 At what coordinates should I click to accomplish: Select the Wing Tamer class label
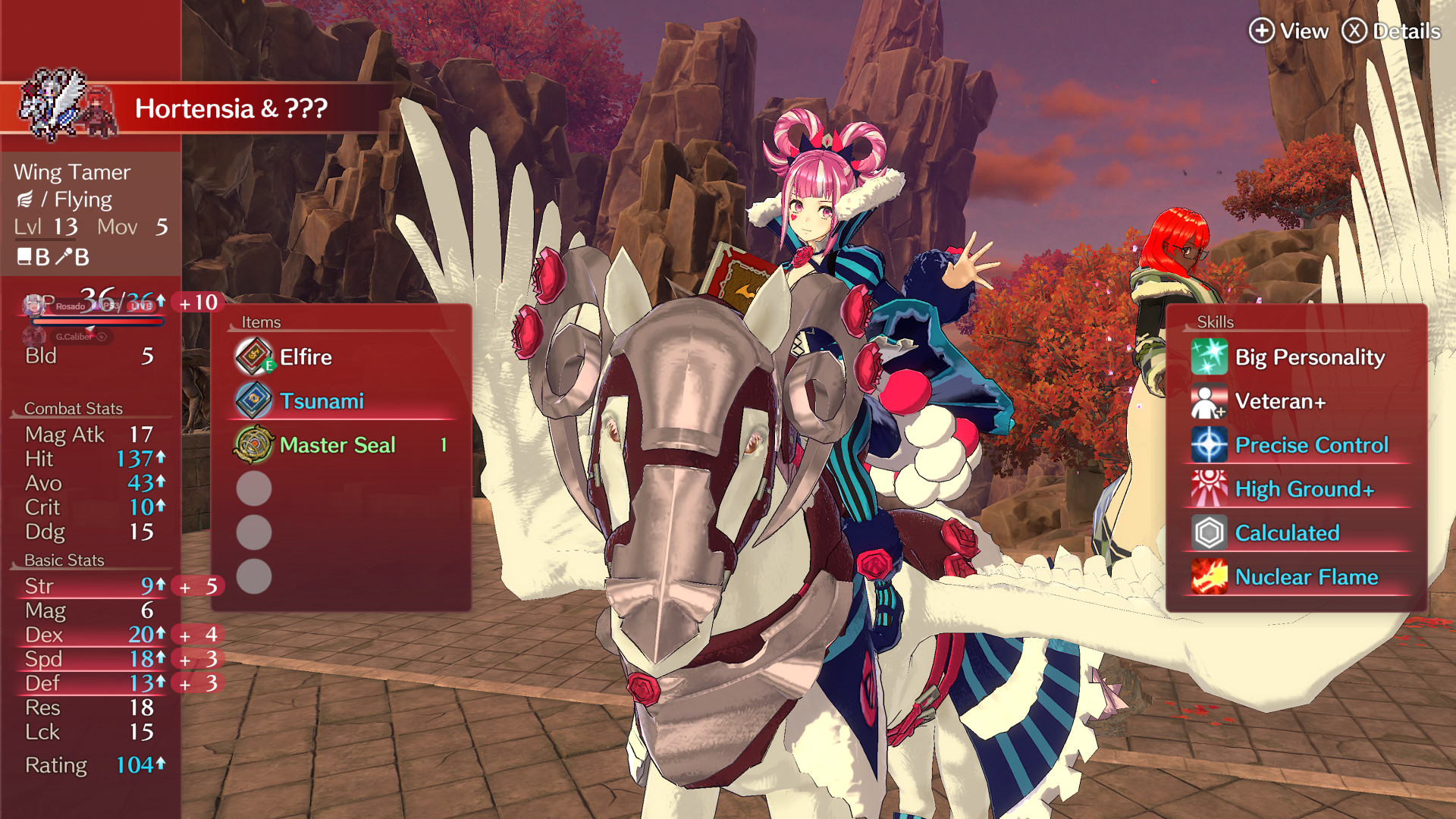point(72,172)
